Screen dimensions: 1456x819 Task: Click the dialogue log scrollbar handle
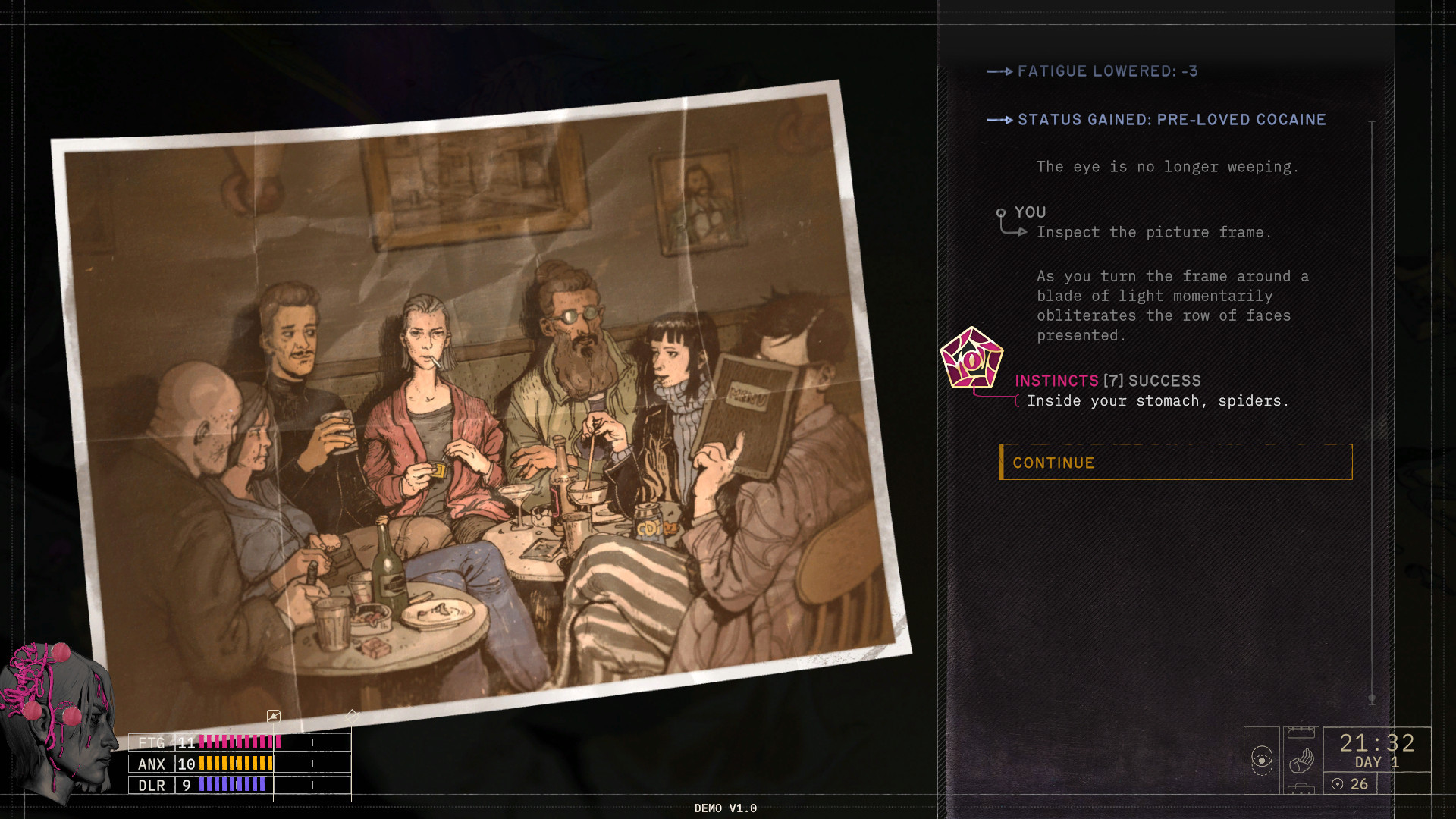tap(1372, 698)
